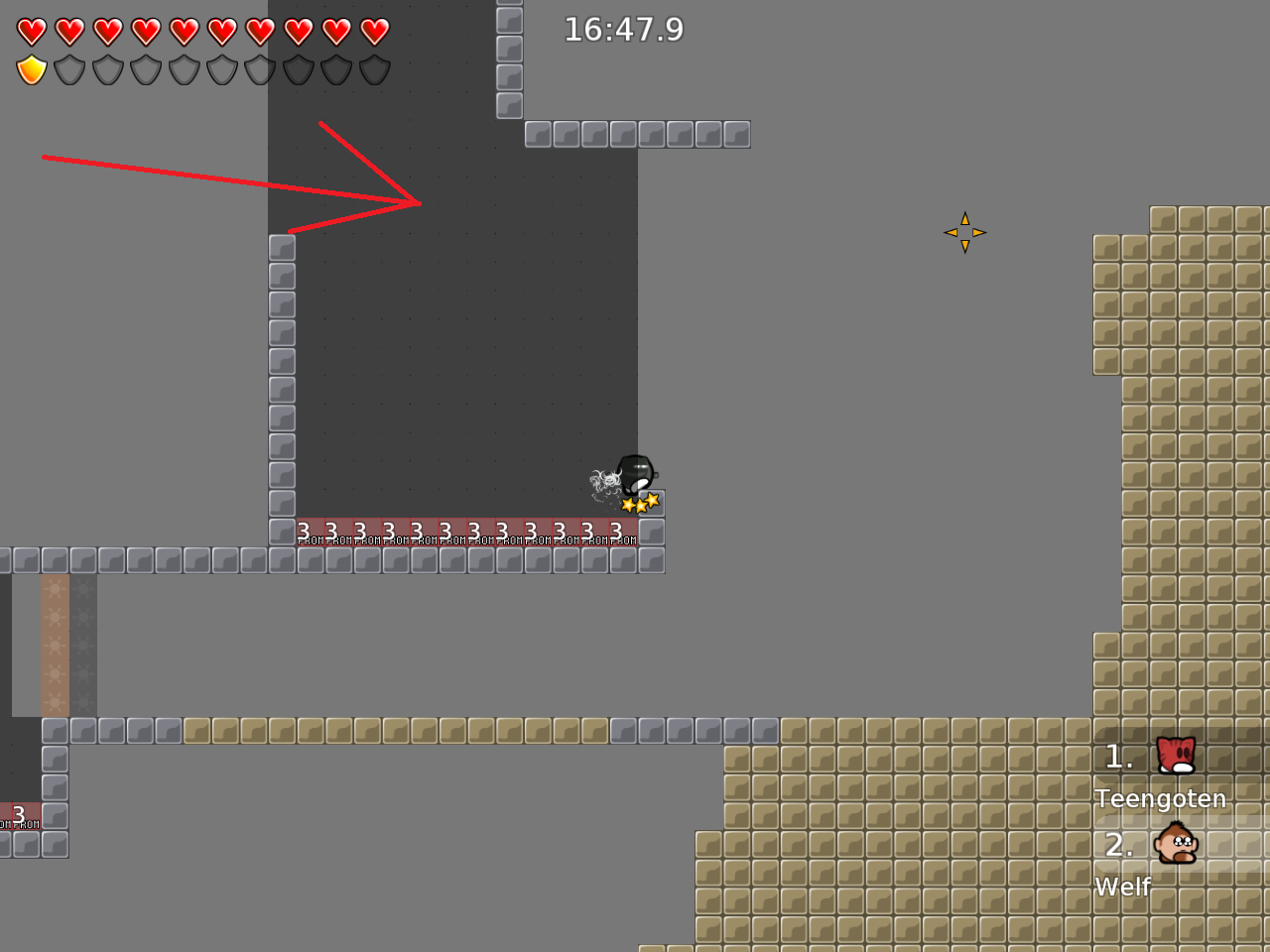Click the tip of the red arrow
Viewport: 1270px width, 952px height.
(421, 202)
